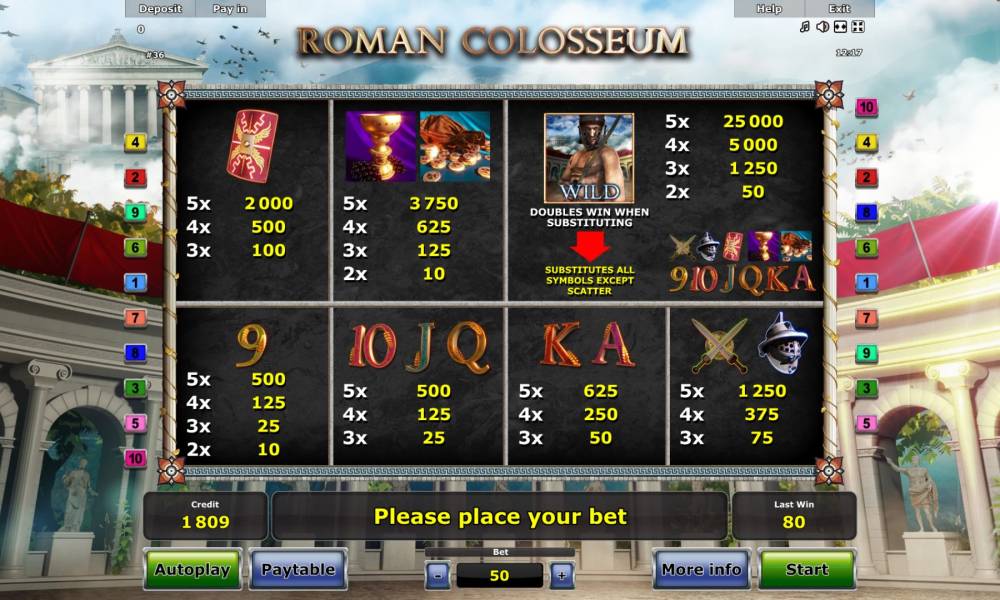The image size is (1000, 600).
Task: Toggle the music note icon
Action: [x=805, y=27]
